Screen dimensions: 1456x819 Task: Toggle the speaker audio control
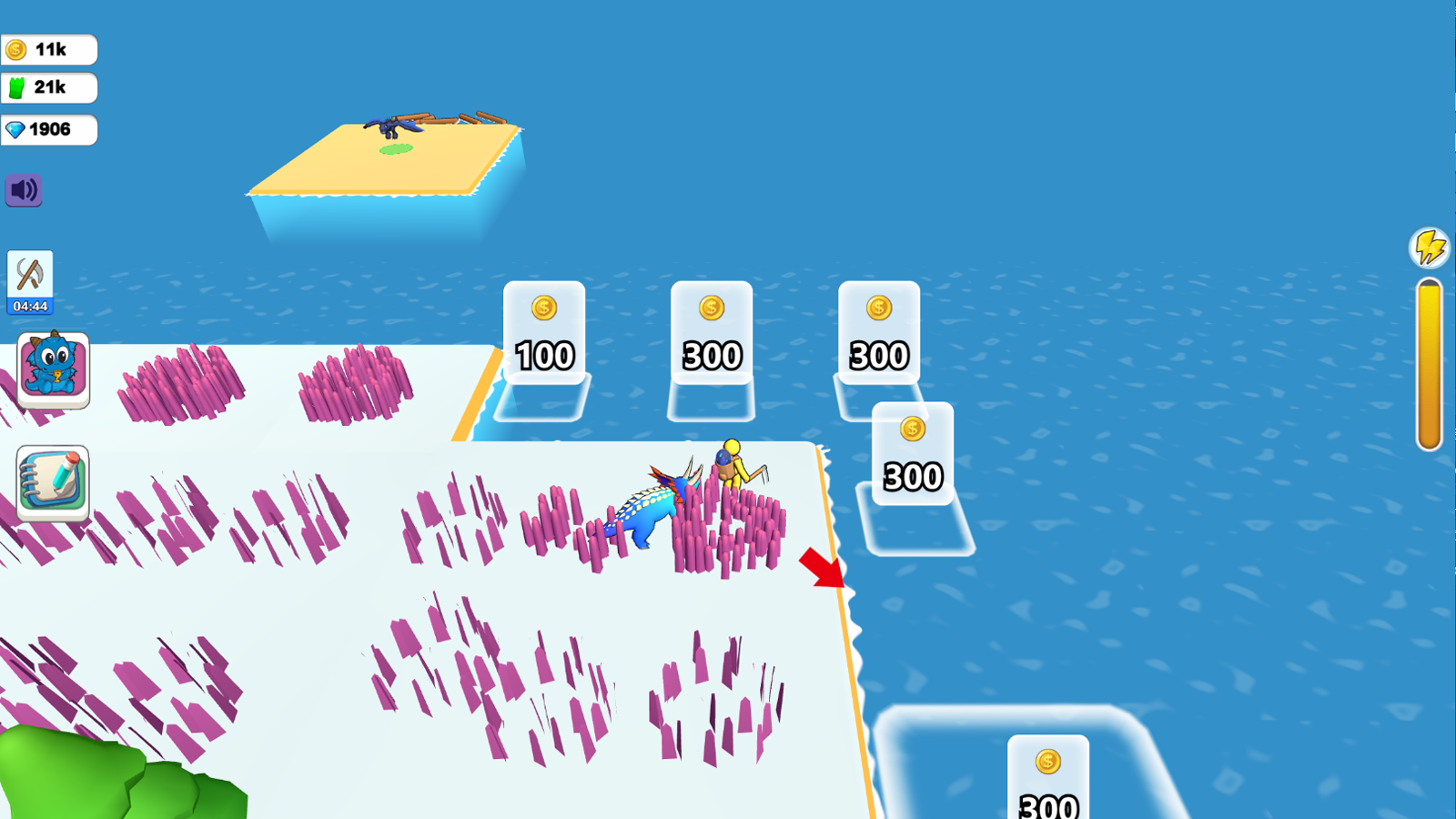(x=24, y=190)
